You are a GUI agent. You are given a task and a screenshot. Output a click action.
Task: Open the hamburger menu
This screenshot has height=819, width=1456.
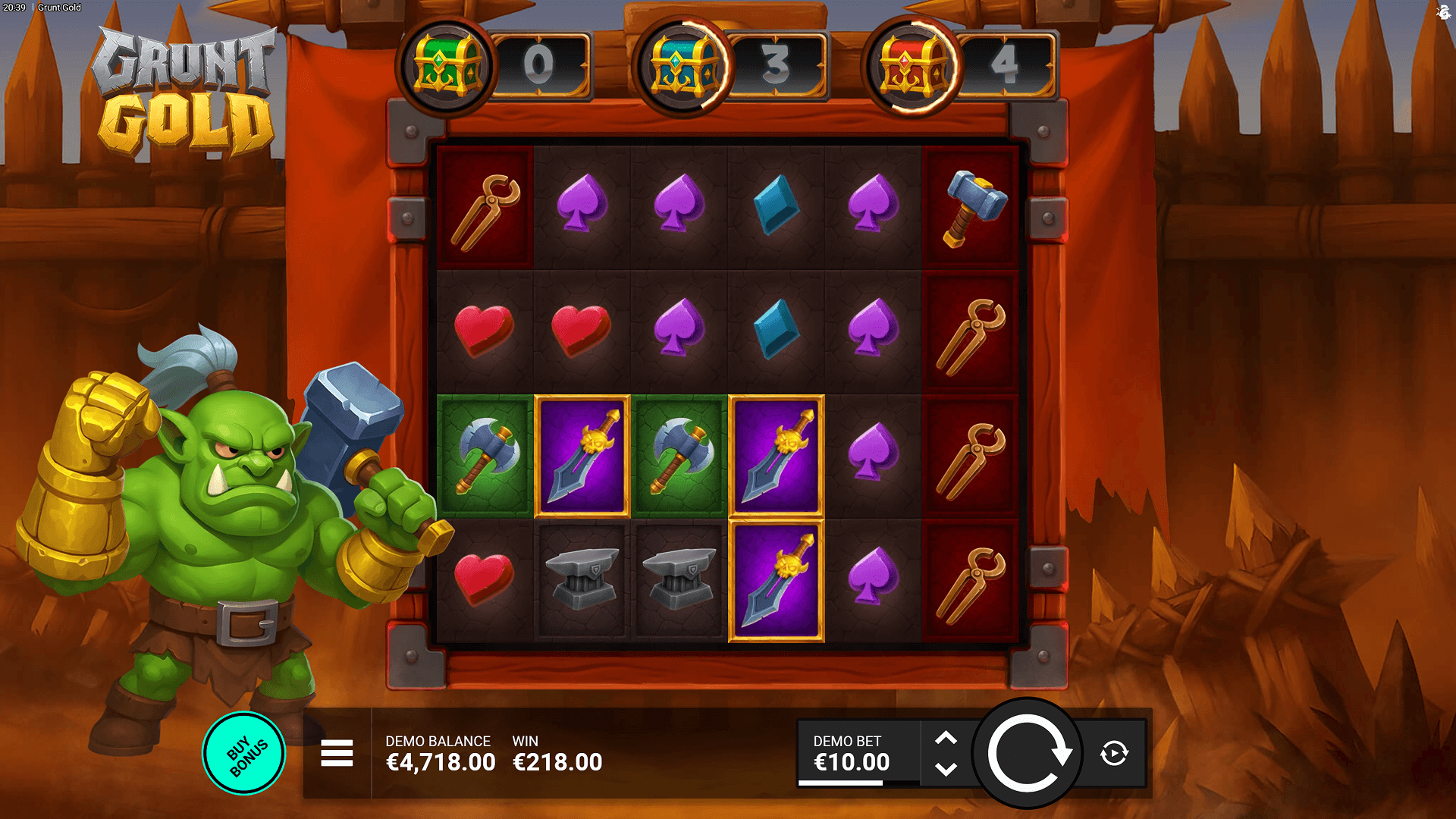click(x=337, y=753)
